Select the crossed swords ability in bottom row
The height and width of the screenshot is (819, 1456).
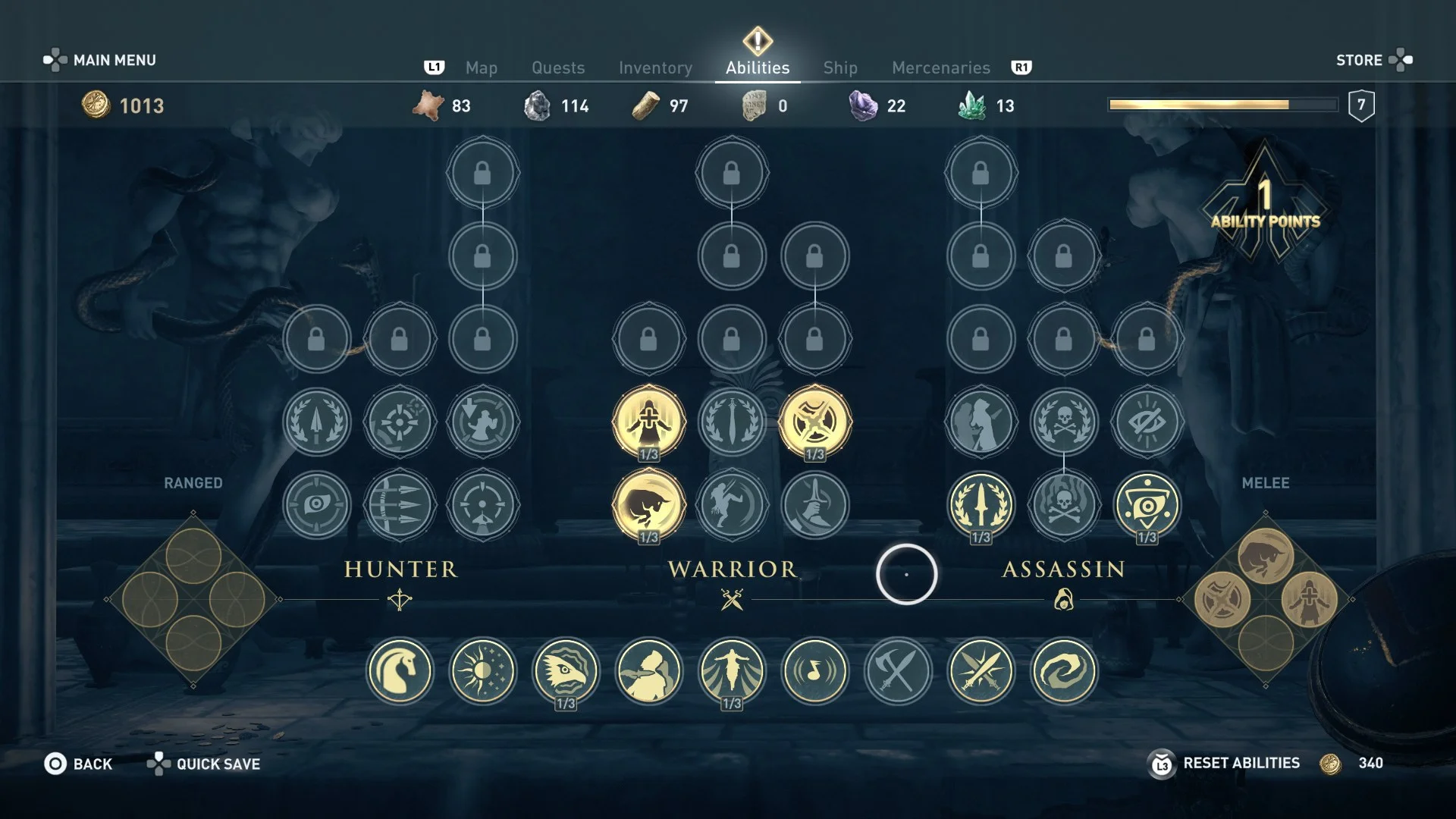(981, 671)
